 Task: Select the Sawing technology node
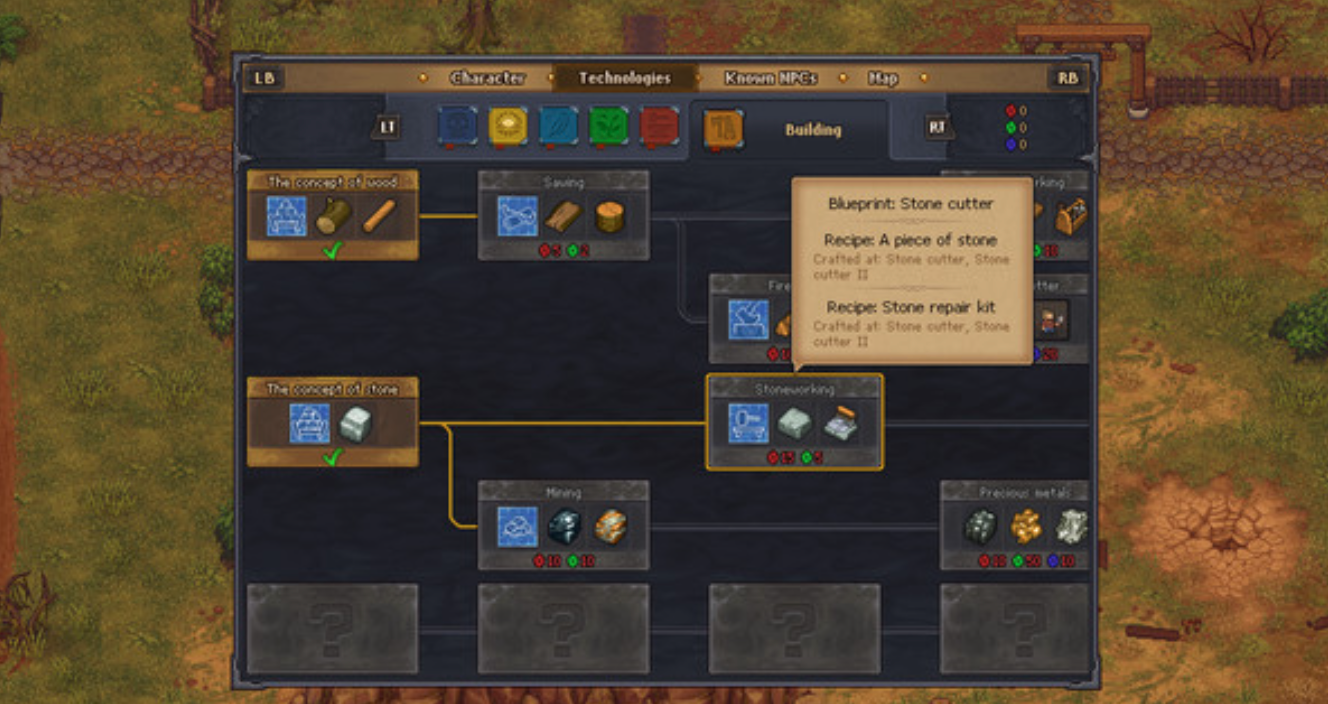[563, 182]
